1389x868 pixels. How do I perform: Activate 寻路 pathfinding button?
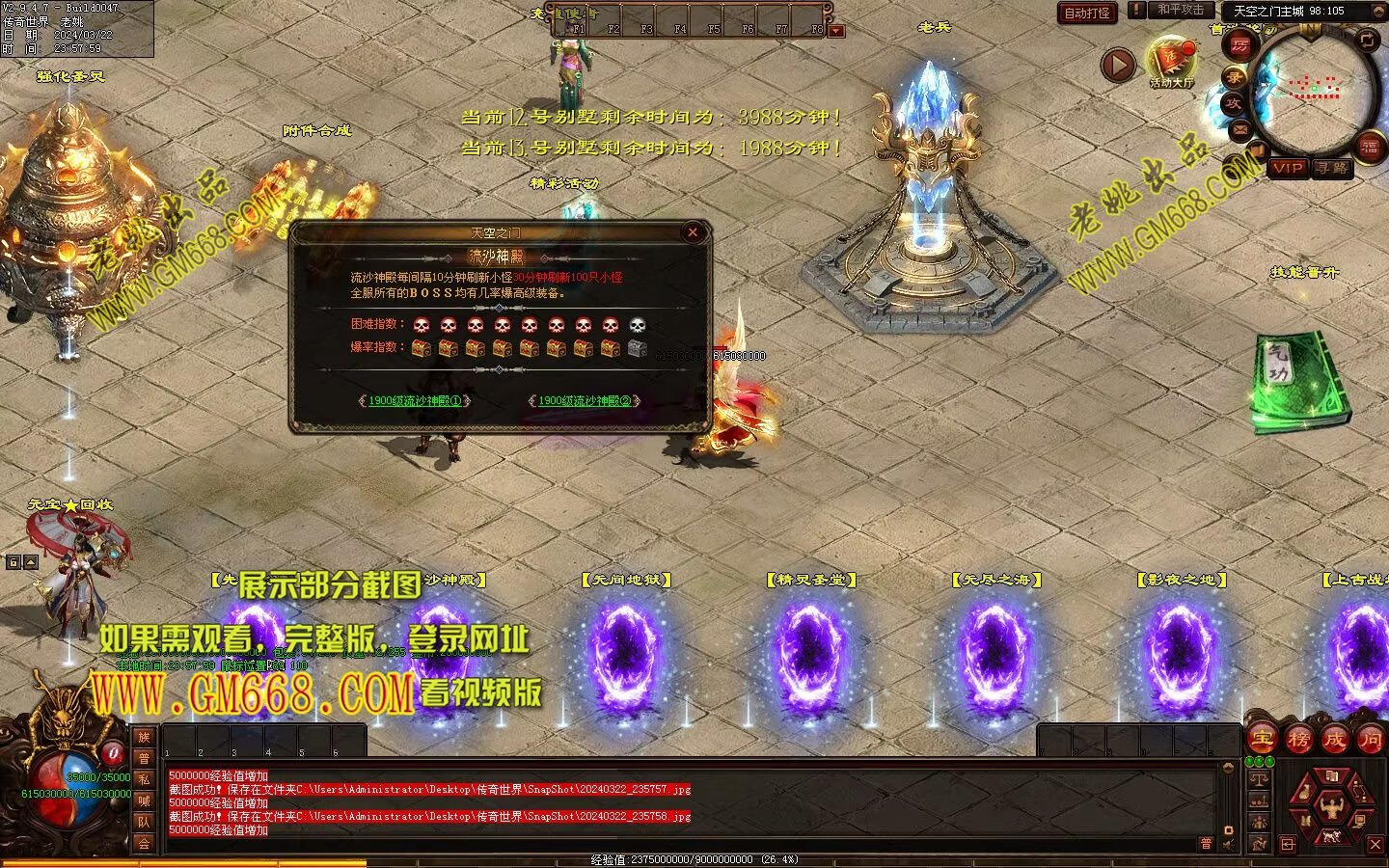[1332, 168]
